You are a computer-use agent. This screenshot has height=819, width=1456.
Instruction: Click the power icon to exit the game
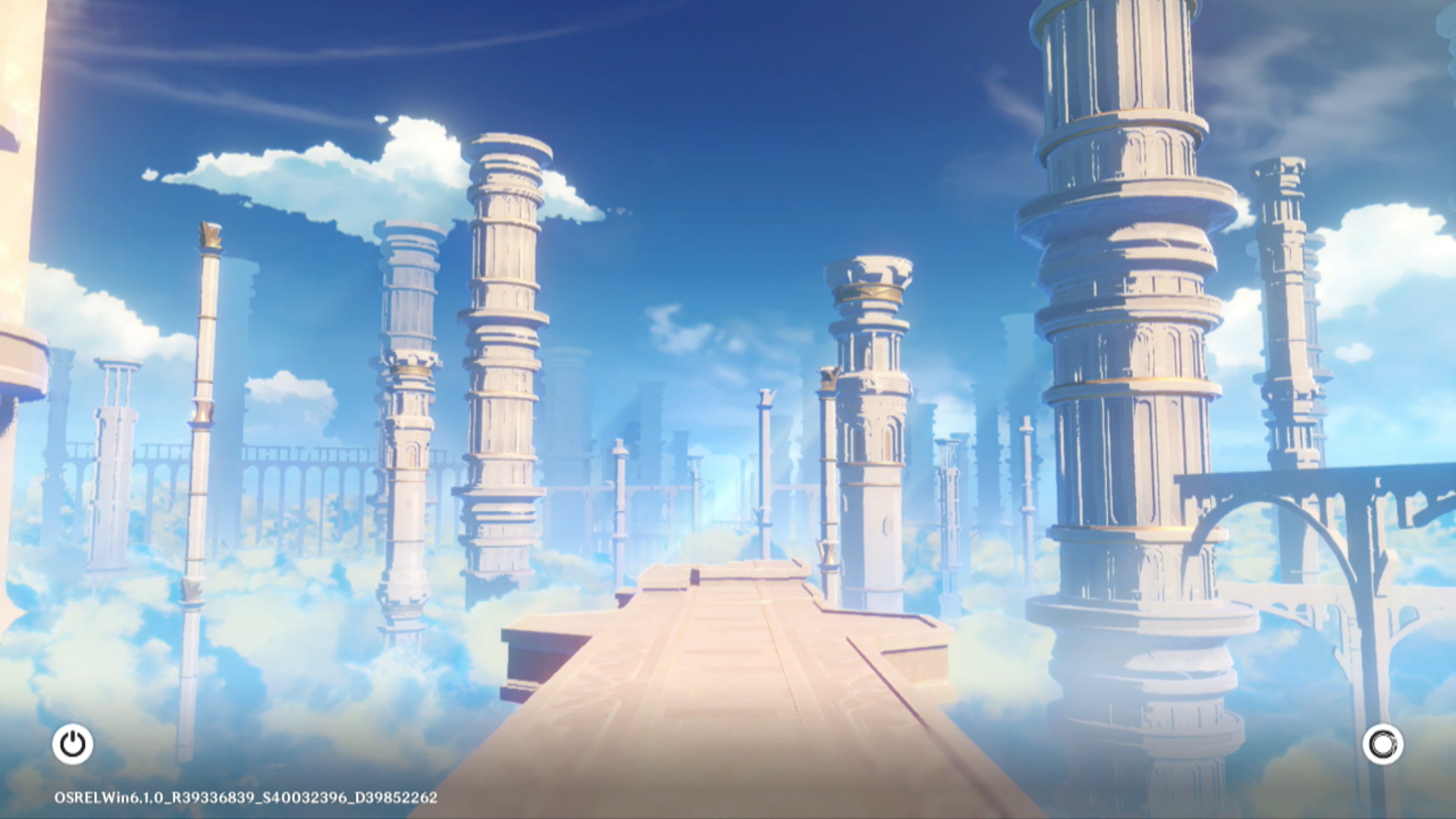click(x=73, y=744)
